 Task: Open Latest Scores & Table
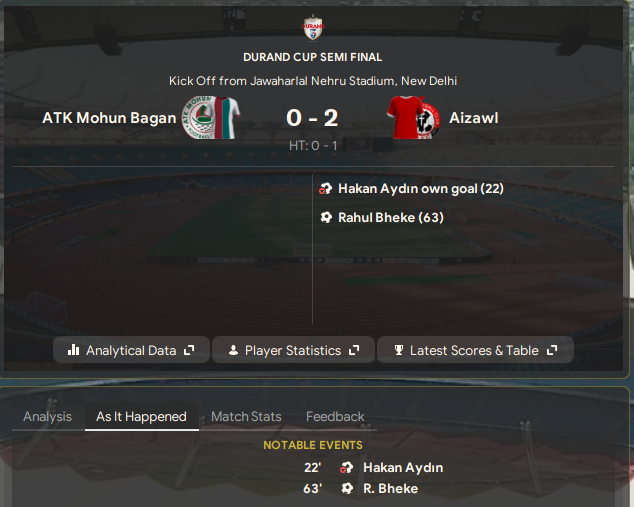click(475, 350)
